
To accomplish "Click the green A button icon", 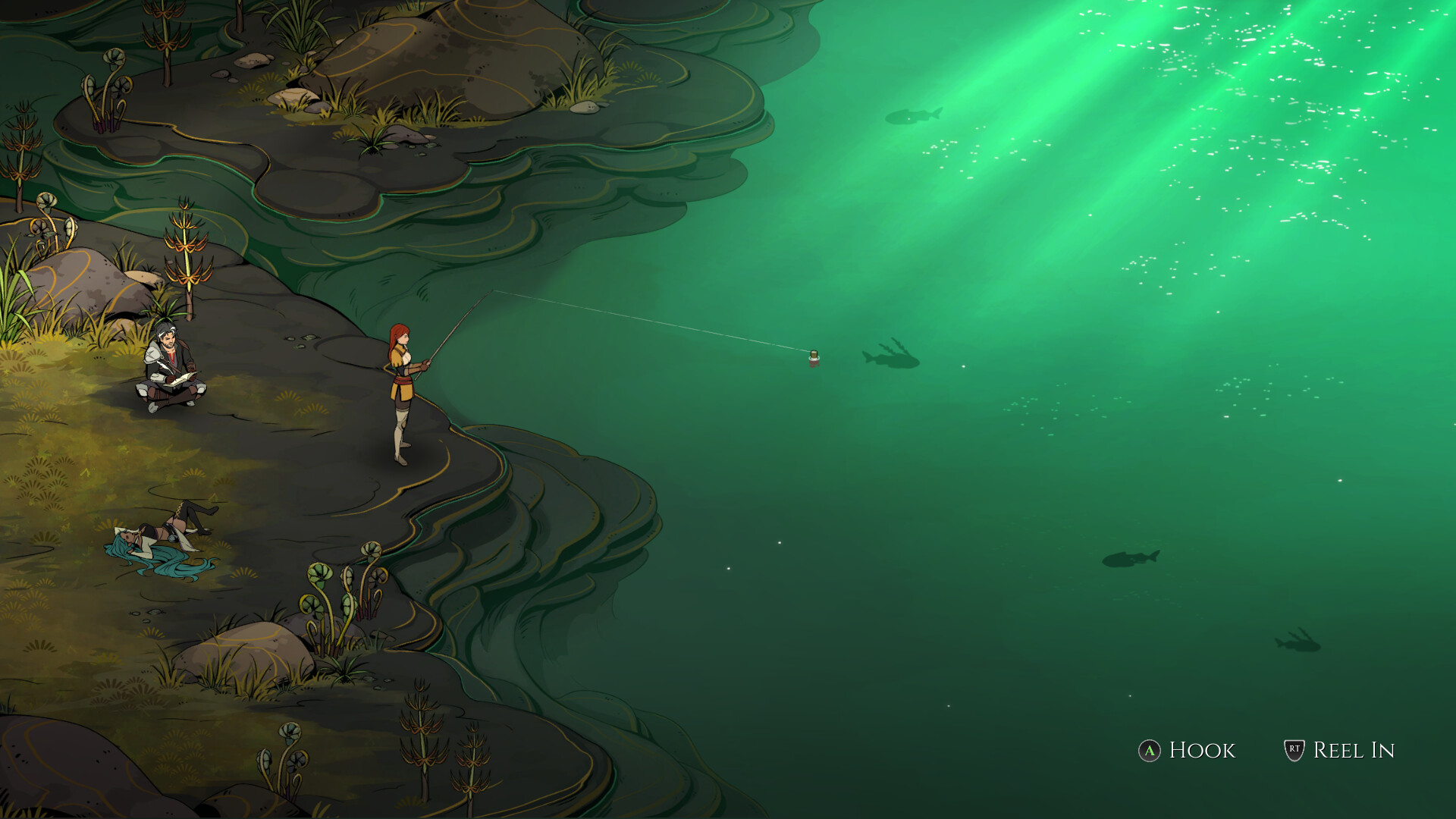I will (x=1150, y=752).
